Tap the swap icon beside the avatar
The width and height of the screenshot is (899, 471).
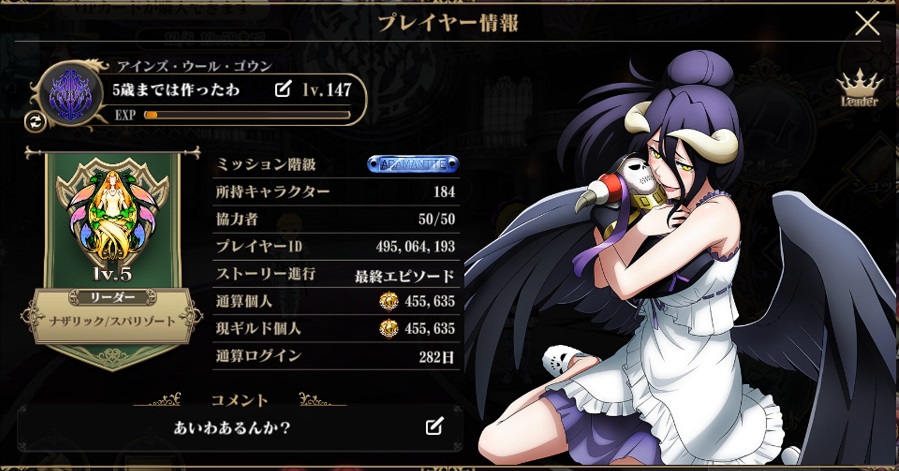coord(33,121)
